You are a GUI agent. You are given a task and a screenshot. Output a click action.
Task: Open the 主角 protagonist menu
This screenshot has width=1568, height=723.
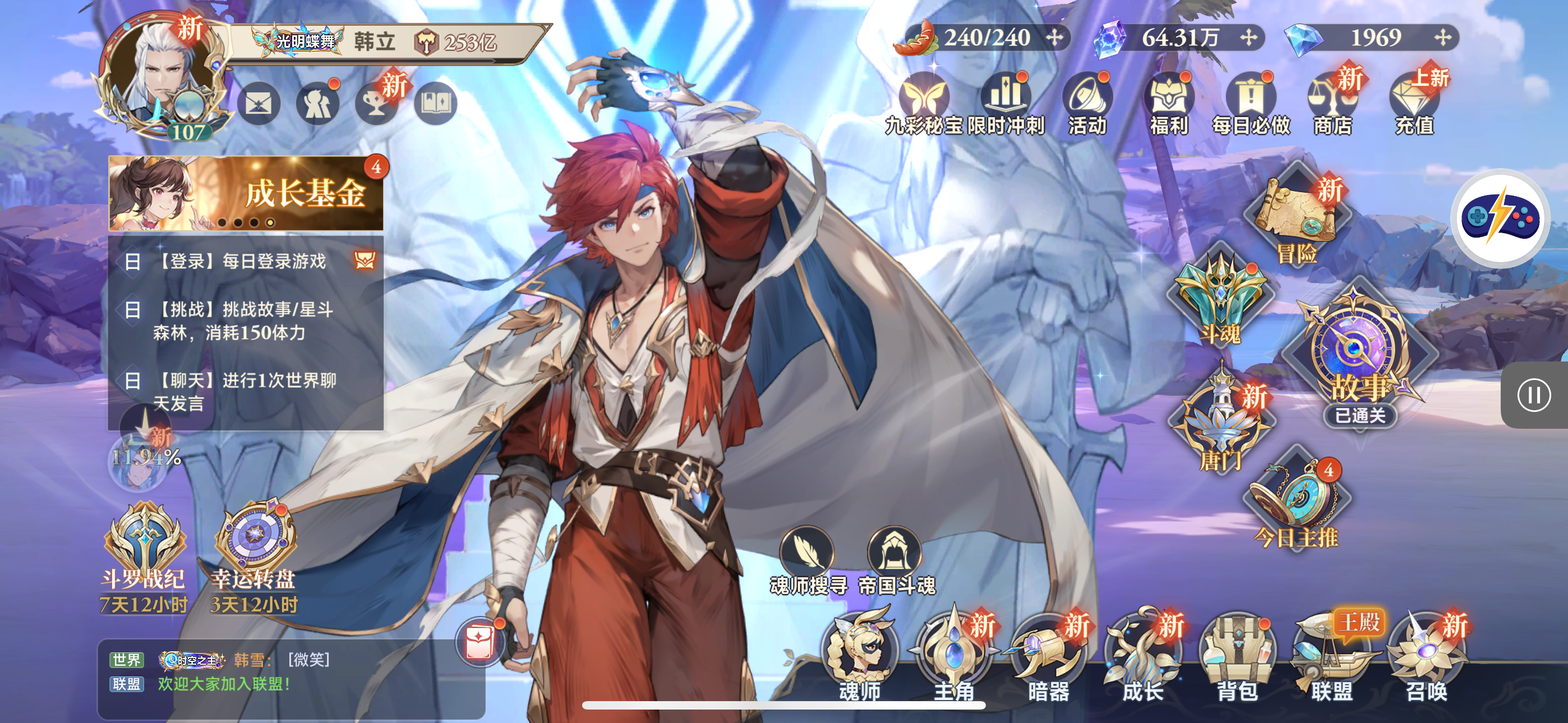tap(954, 654)
